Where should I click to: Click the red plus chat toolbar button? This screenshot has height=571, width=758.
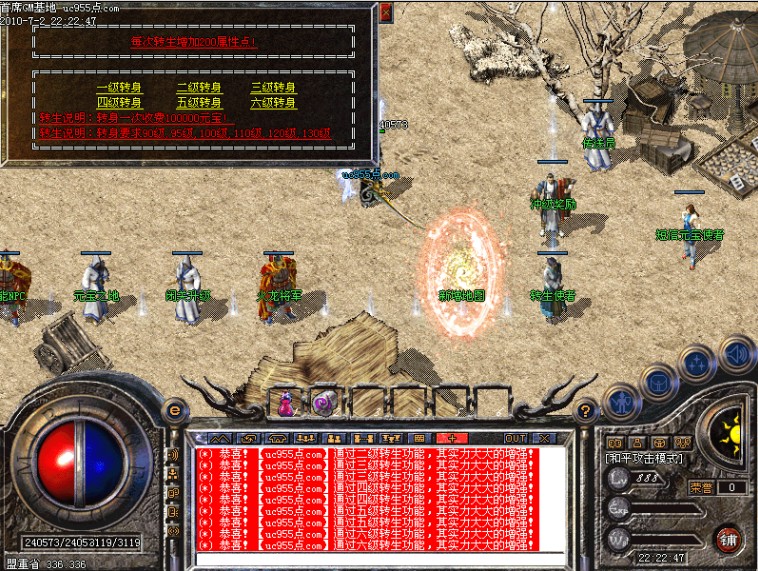pyautogui.click(x=451, y=438)
